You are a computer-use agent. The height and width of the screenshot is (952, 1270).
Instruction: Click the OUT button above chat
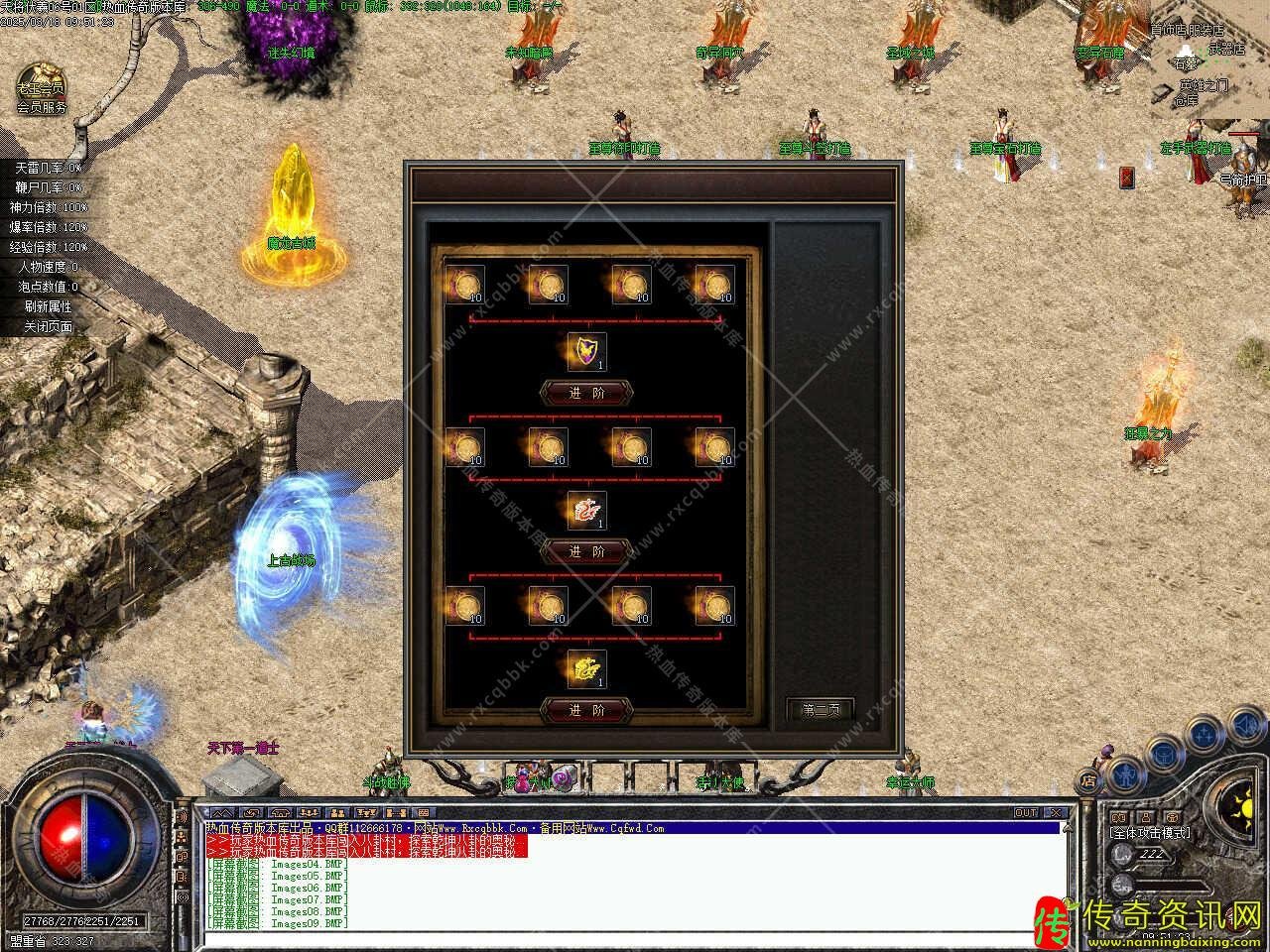[x=1026, y=813]
